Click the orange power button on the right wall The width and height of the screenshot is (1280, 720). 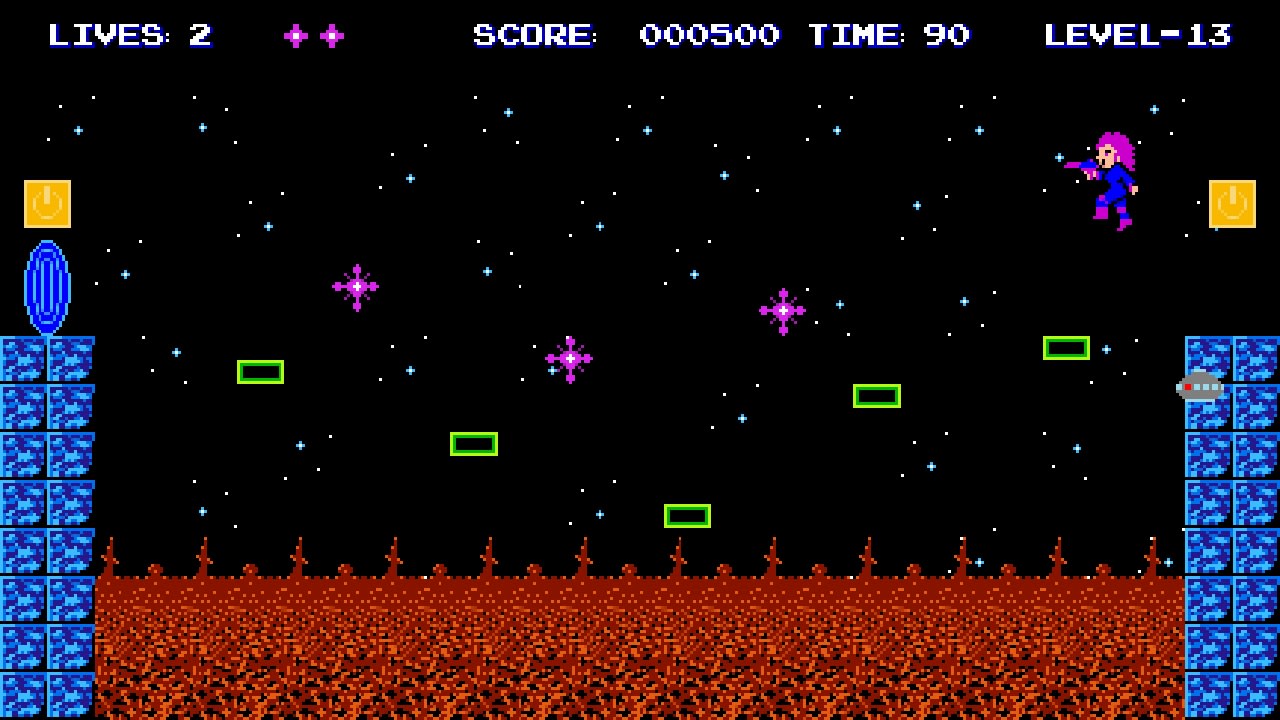click(1232, 203)
